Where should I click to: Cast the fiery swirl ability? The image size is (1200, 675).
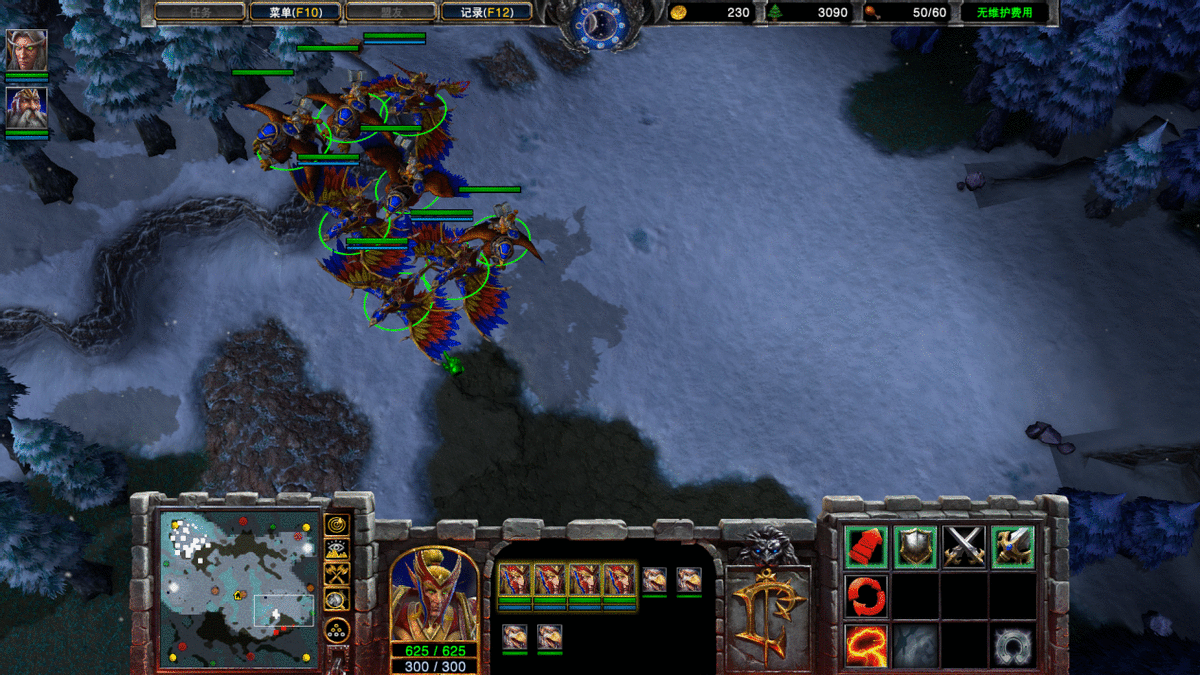(x=866, y=645)
